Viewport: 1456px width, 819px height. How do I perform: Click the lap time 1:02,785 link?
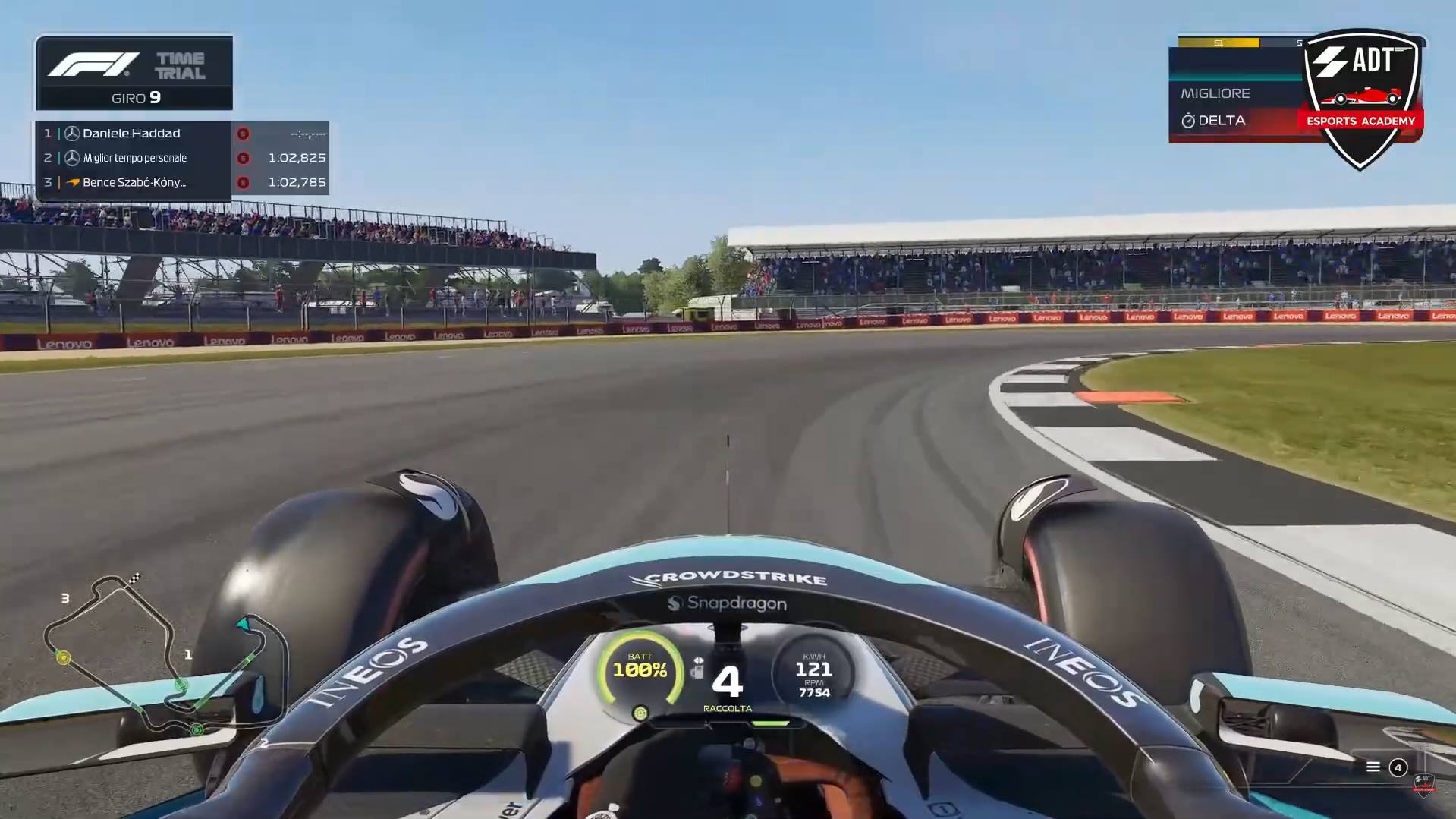297,182
